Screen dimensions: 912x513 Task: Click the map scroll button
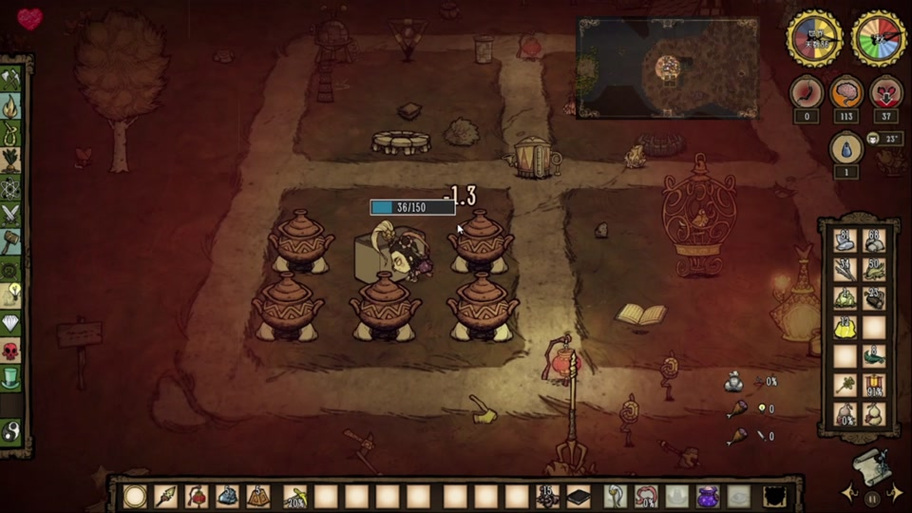(x=872, y=465)
